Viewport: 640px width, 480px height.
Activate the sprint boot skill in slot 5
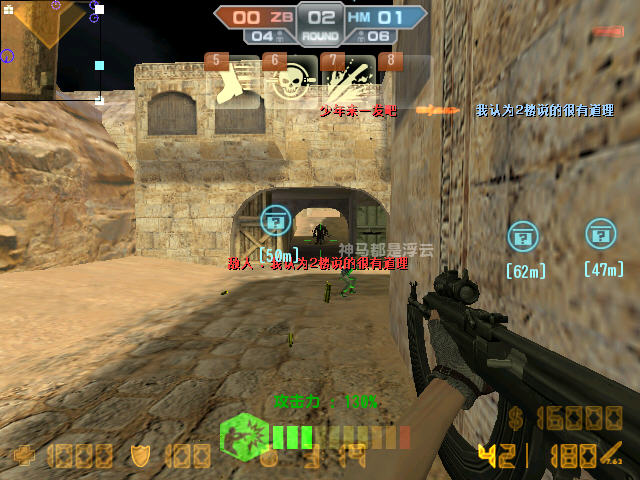[232, 81]
